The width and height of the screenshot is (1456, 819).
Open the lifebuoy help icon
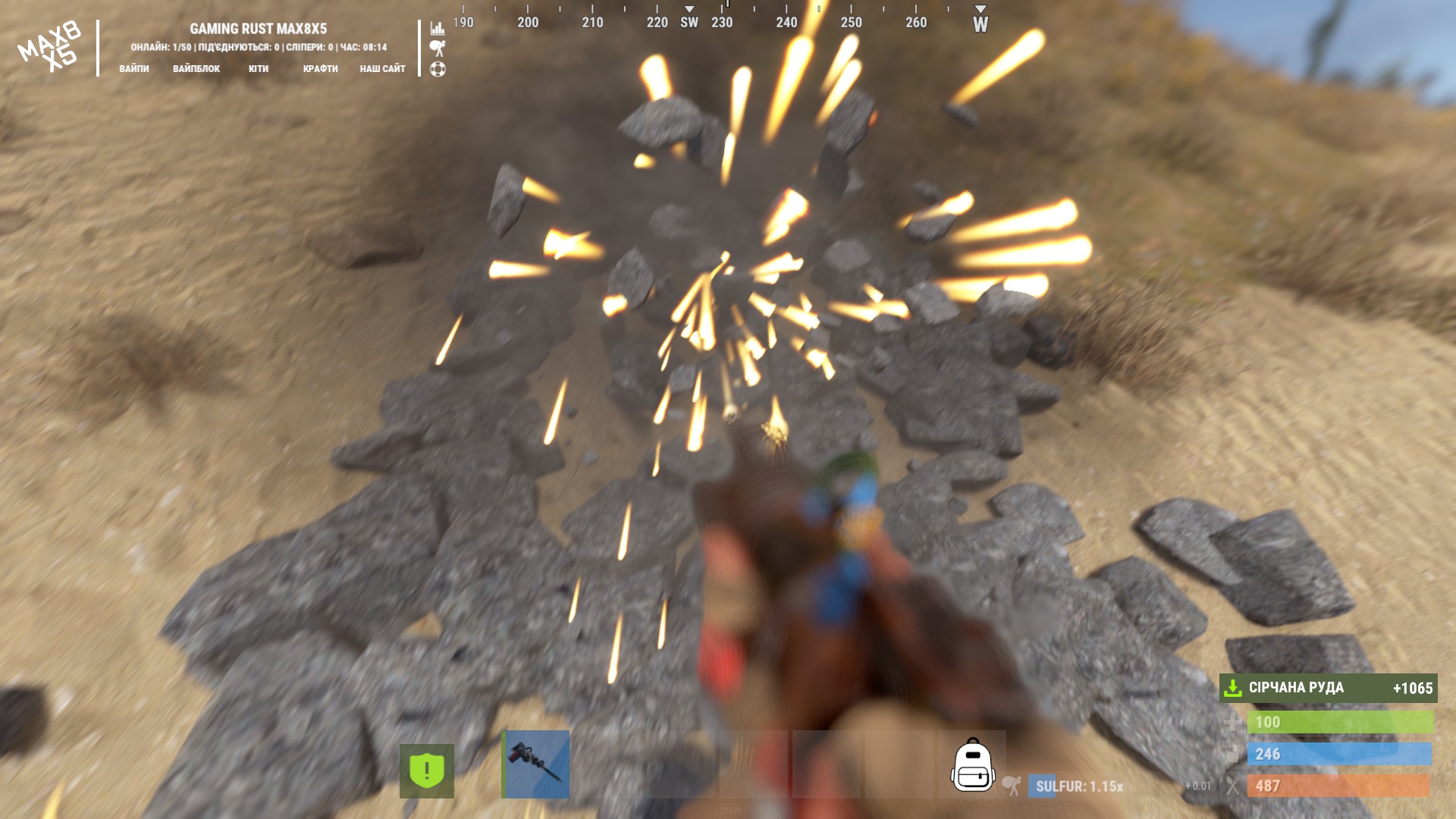[438, 69]
